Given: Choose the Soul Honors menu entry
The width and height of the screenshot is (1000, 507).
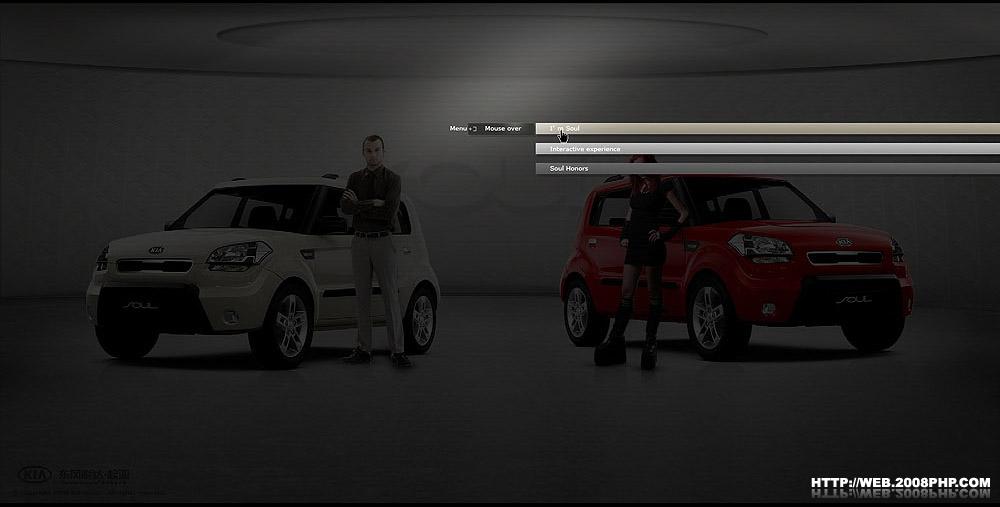Looking at the screenshot, I should pyautogui.click(x=569, y=168).
